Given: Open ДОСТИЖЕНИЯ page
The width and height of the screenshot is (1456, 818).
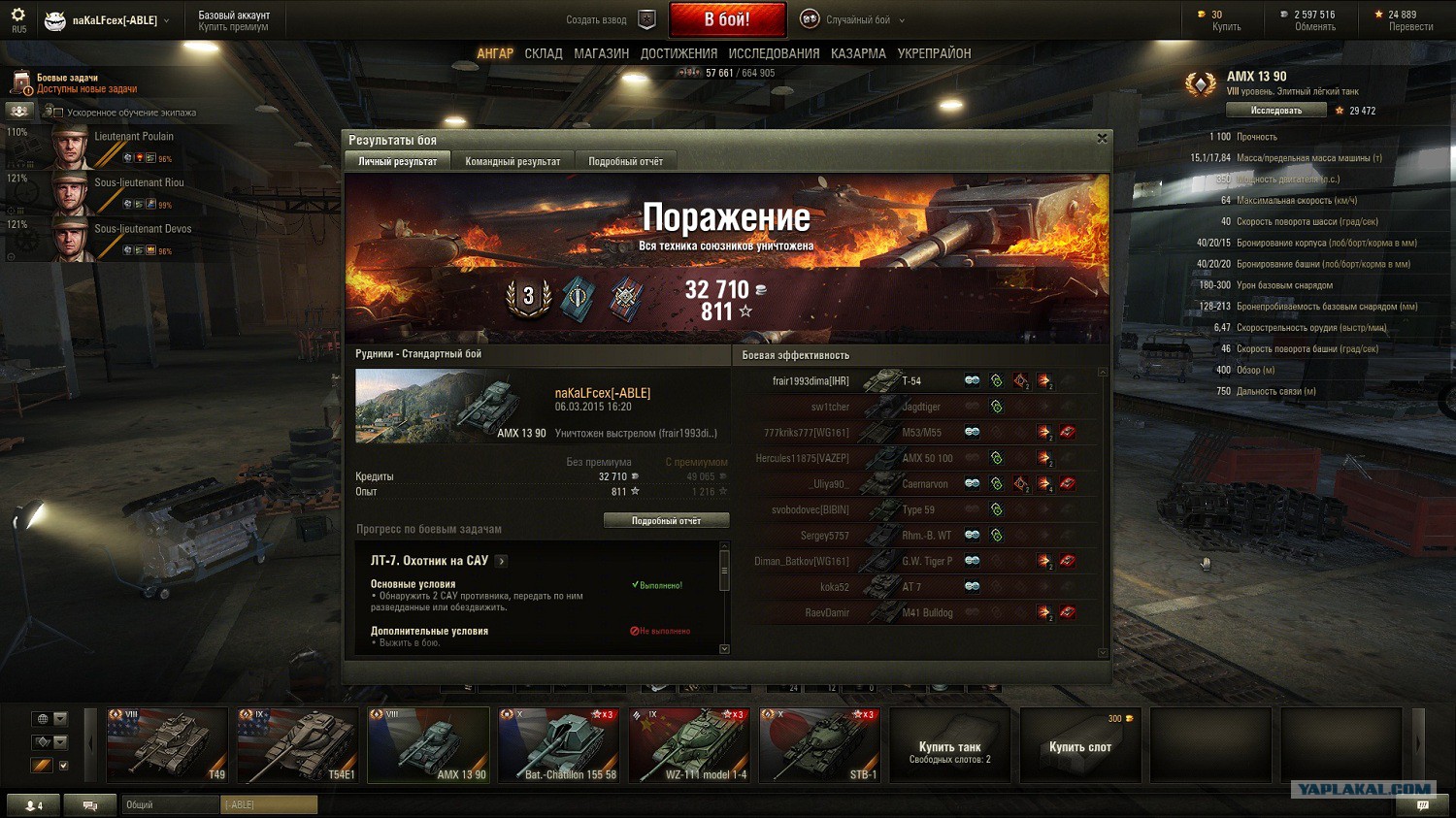Looking at the screenshot, I should click(678, 54).
